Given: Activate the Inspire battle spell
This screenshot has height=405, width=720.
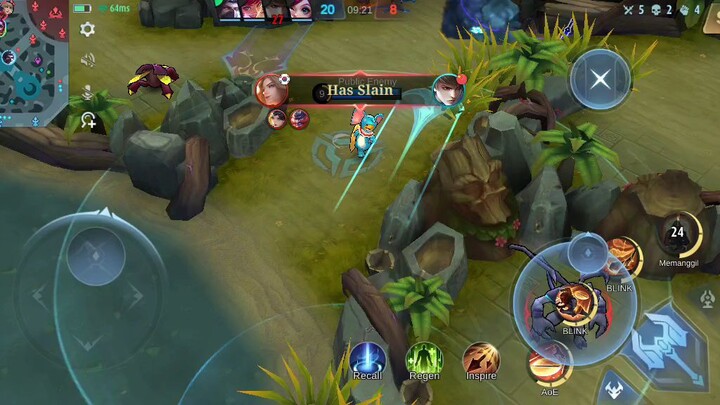Looking at the screenshot, I should coord(481,359).
